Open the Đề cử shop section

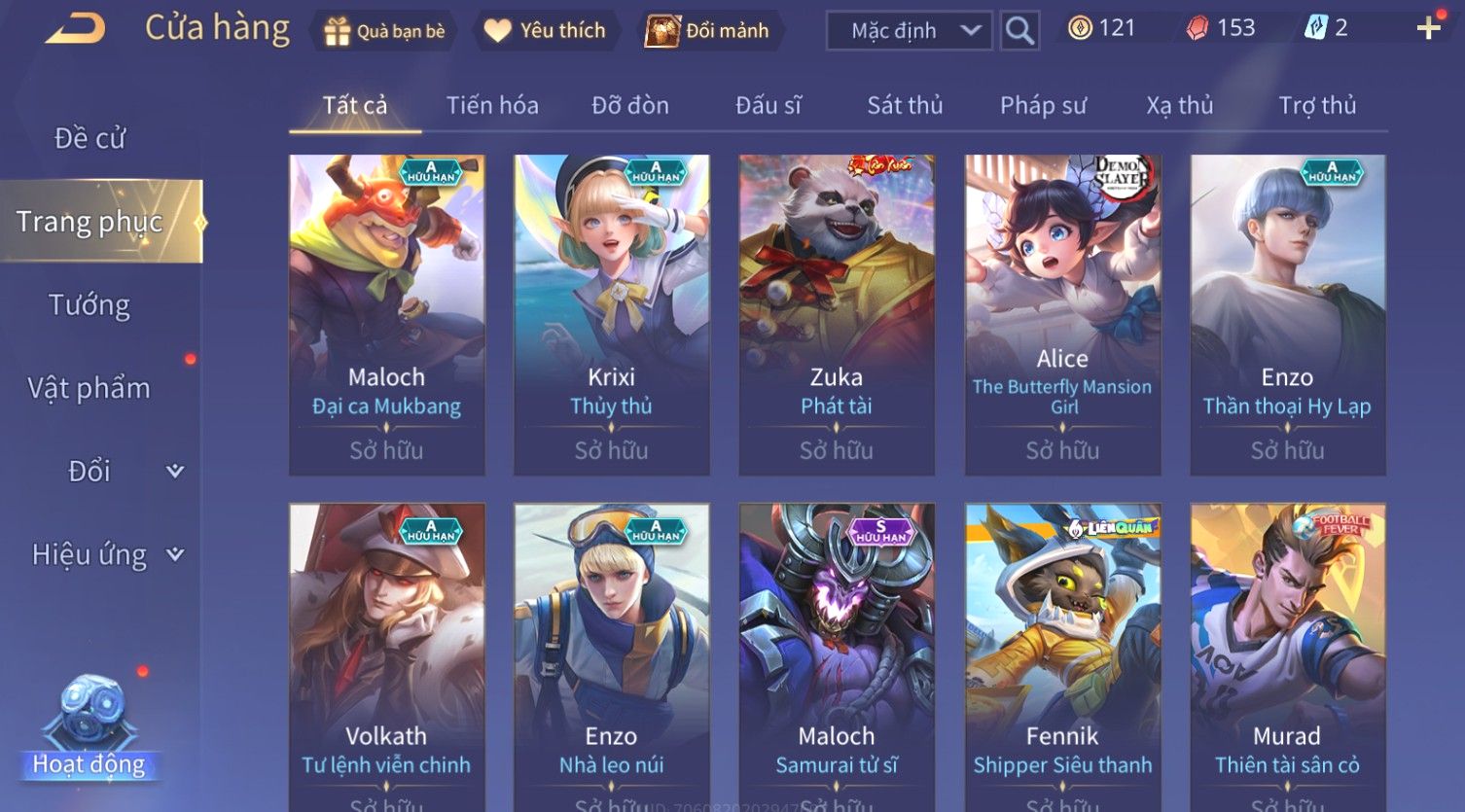89,138
